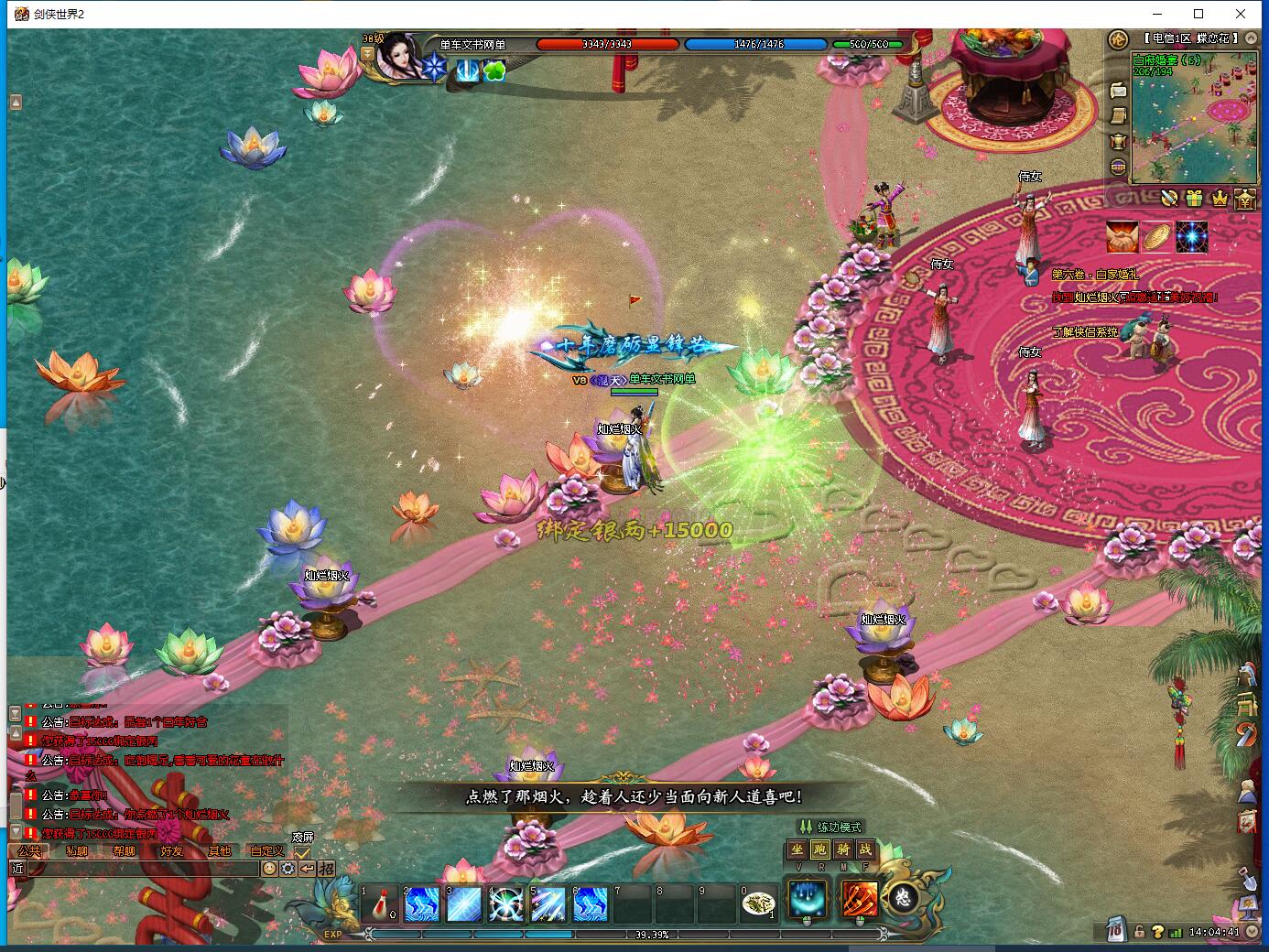Select the 好友 chat tab
The image size is (1269, 952).
(x=172, y=850)
